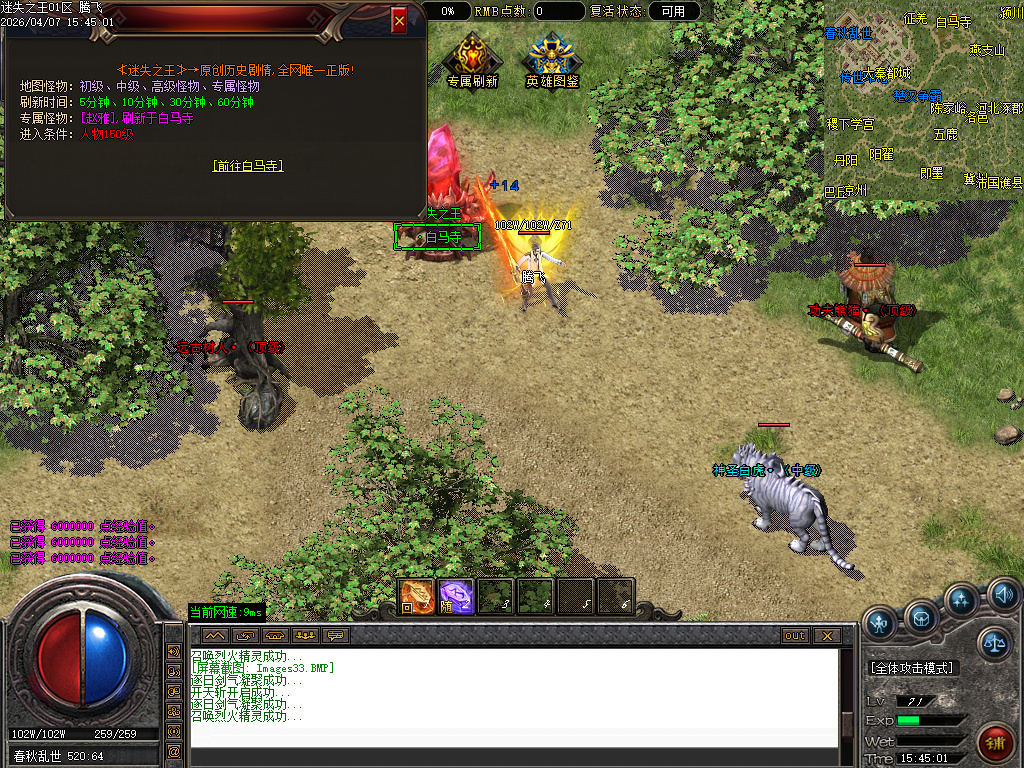The height and width of the screenshot is (768, 1024).
Task: Toggle the sound speaker button
Action: [1003, 597]
